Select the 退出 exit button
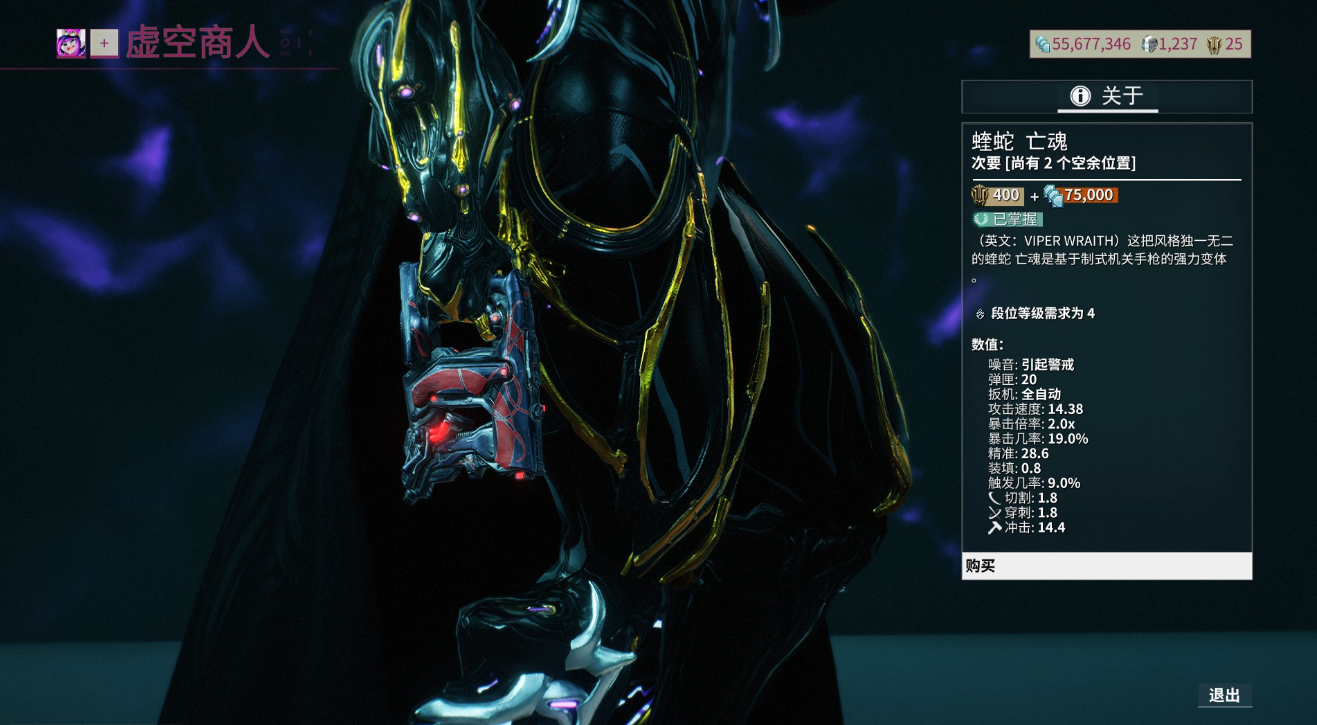This screenshot has height=725, width=1317. tap(1226, 695)
